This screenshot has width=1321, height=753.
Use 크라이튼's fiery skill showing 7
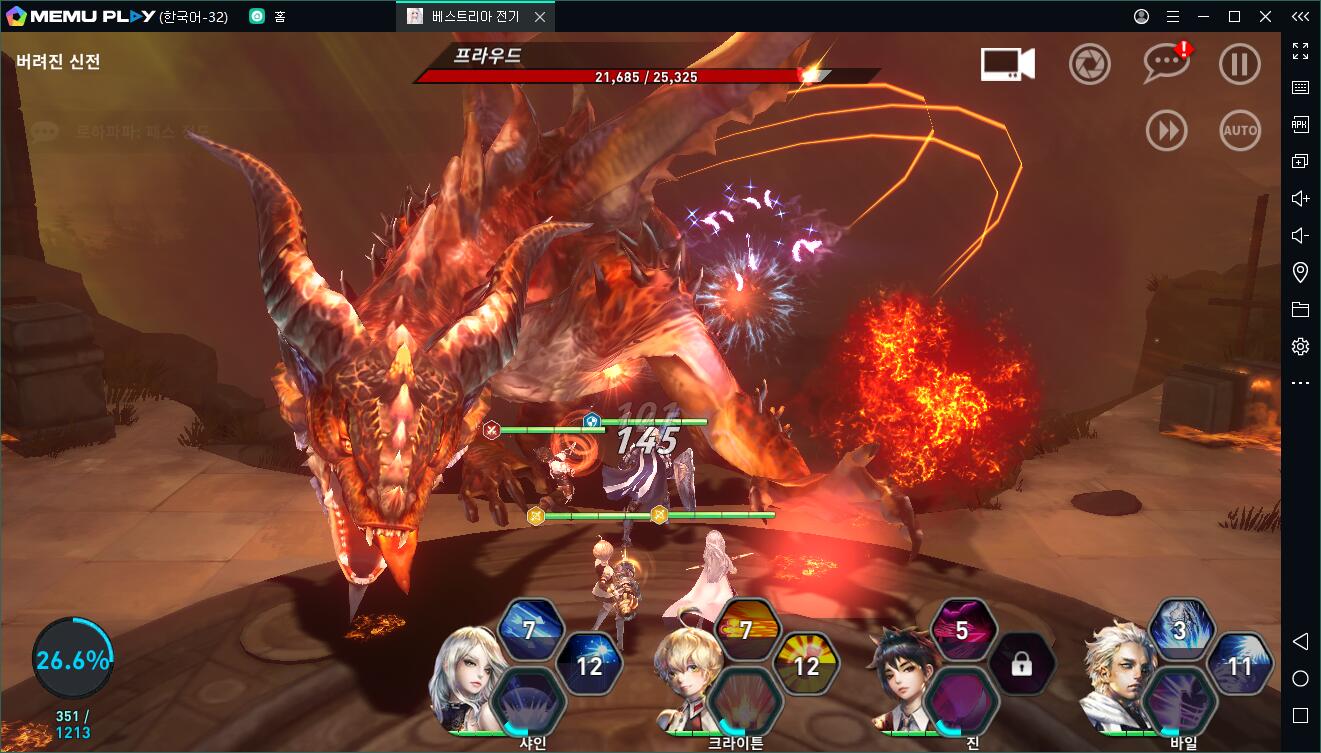(745, 630)
